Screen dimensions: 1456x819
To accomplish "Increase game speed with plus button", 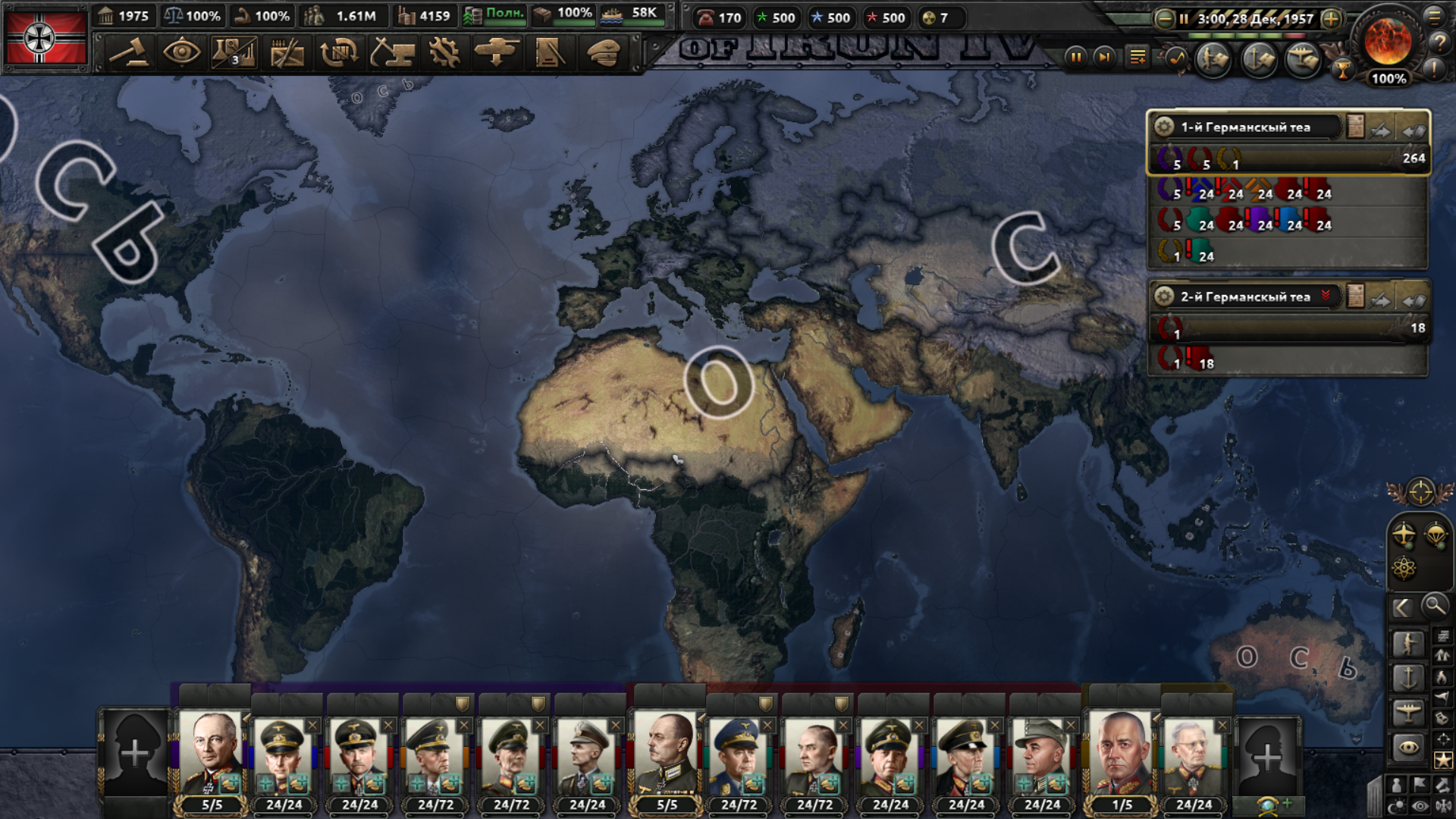I will tap(1331, 19).
